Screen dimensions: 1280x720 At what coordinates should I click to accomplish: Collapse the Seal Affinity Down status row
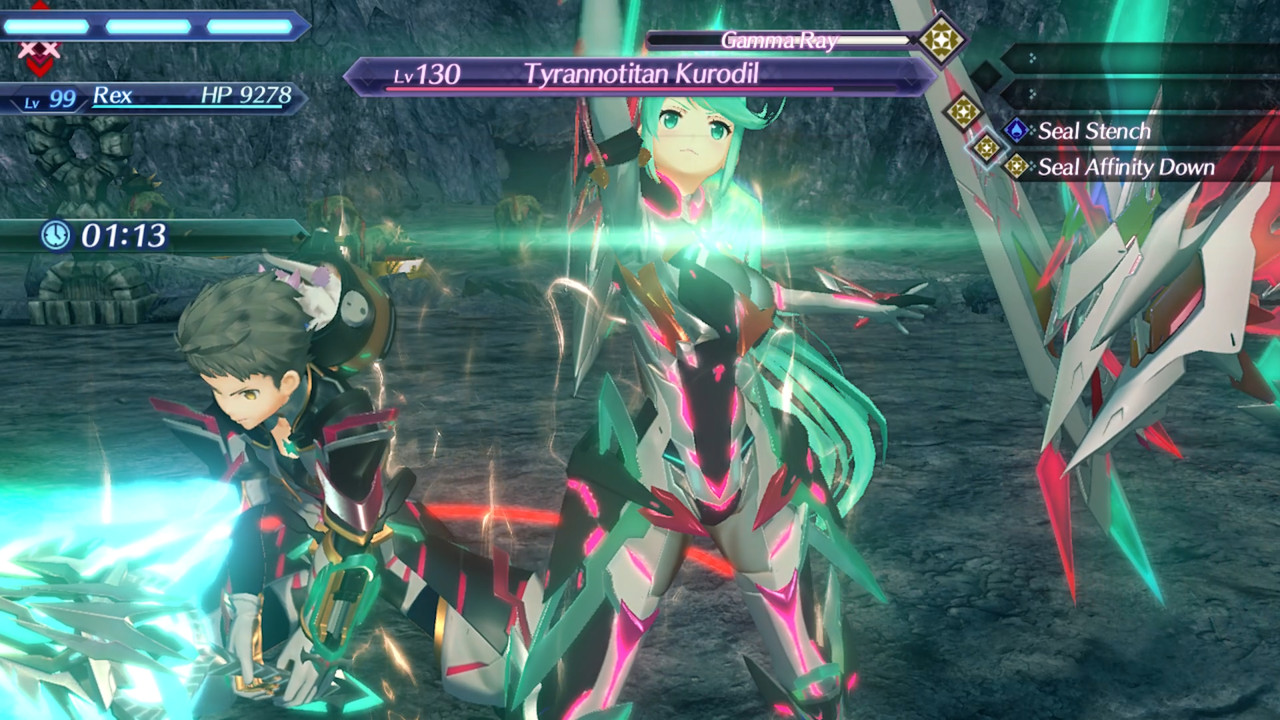[x=1120, y=167]
